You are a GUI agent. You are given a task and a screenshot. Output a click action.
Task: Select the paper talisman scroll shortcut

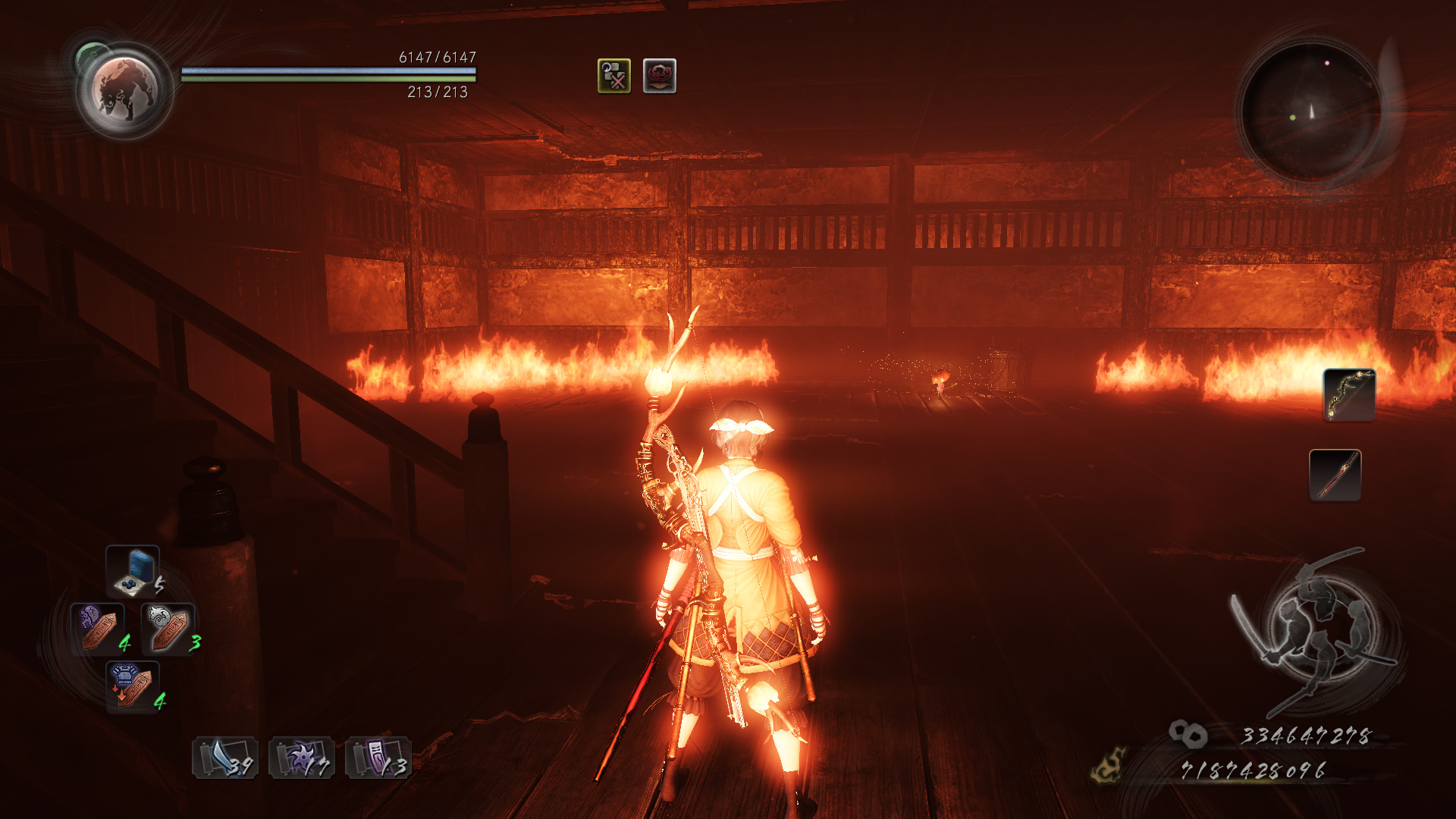tap(378, 758)
